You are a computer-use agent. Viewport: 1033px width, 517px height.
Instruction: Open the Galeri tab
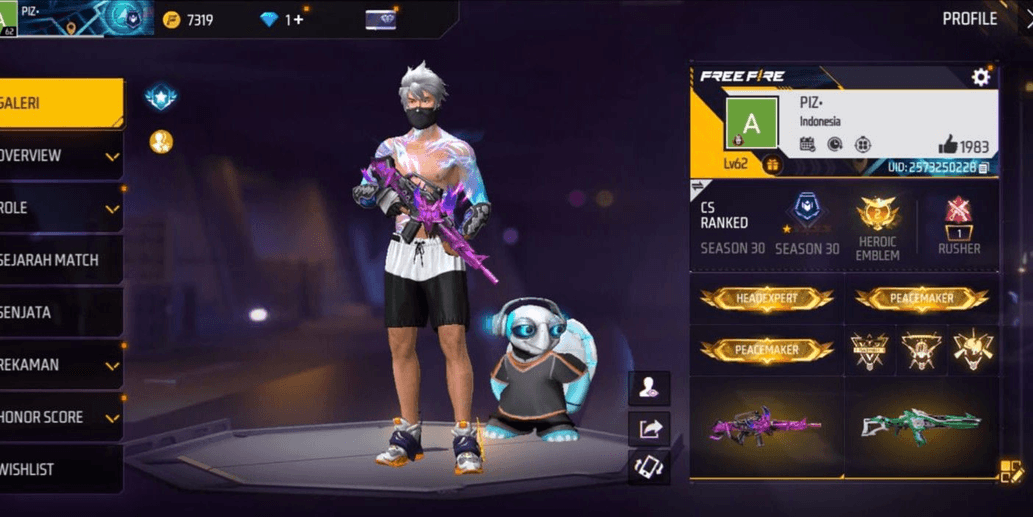[60, 104]
